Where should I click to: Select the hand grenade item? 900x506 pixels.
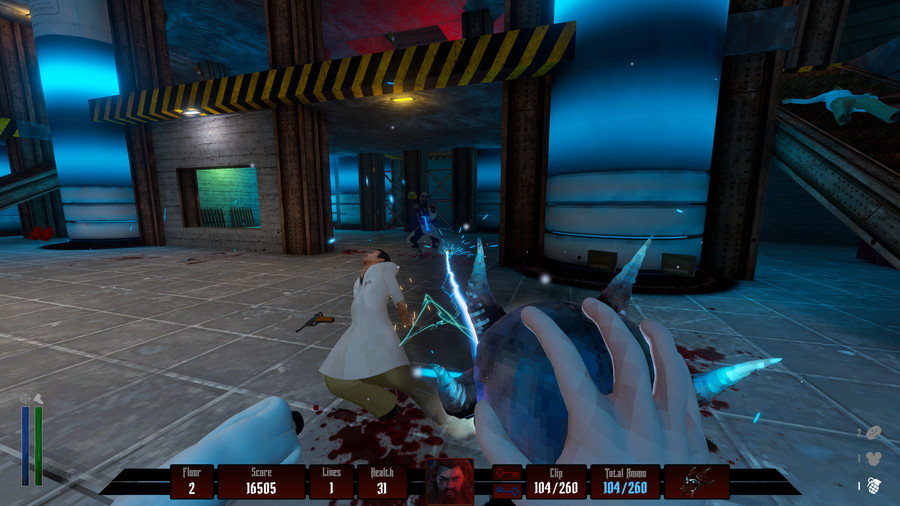tap(874, 485)
